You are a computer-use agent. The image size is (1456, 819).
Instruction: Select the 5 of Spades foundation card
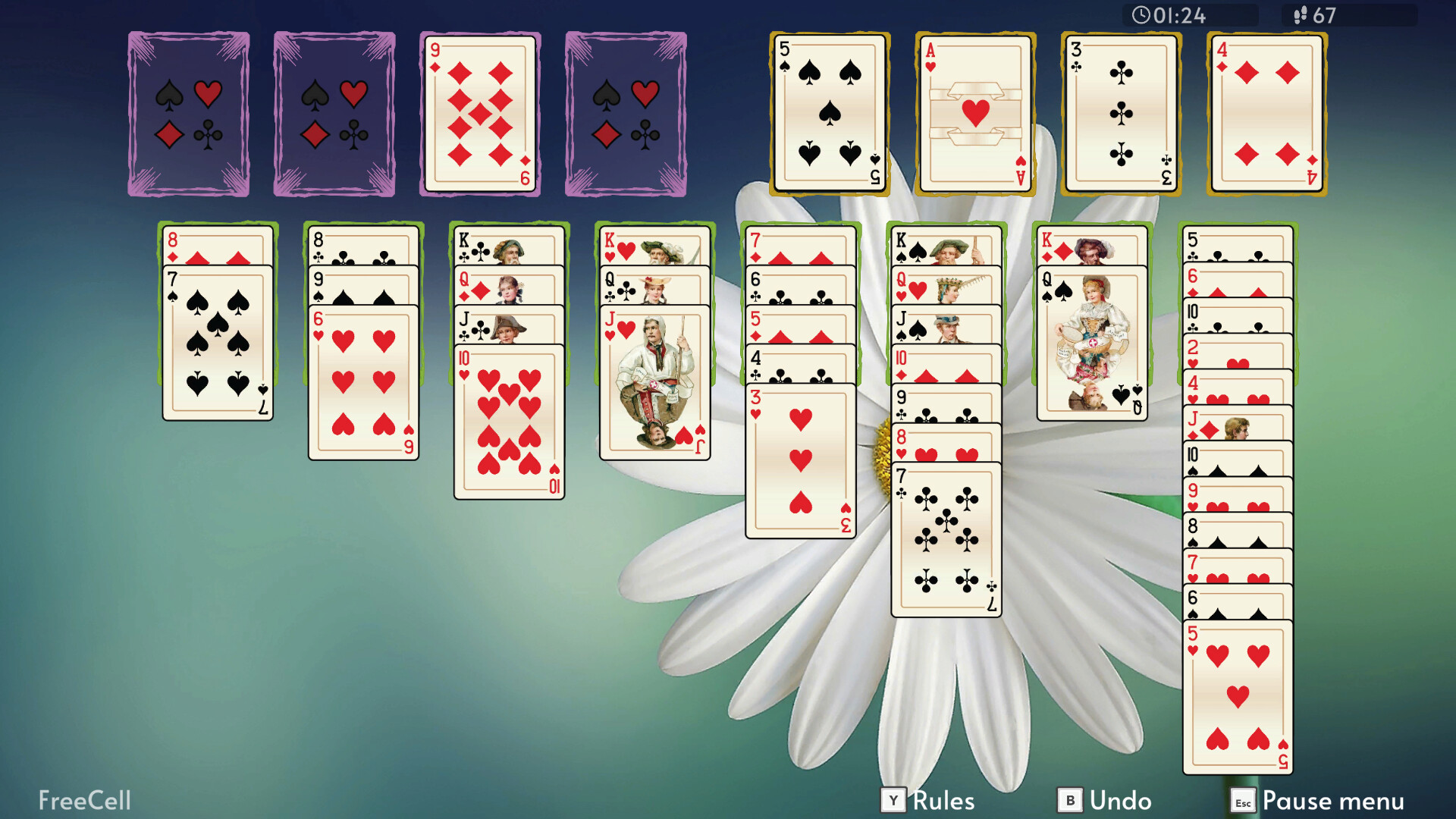tap(827, 114)
